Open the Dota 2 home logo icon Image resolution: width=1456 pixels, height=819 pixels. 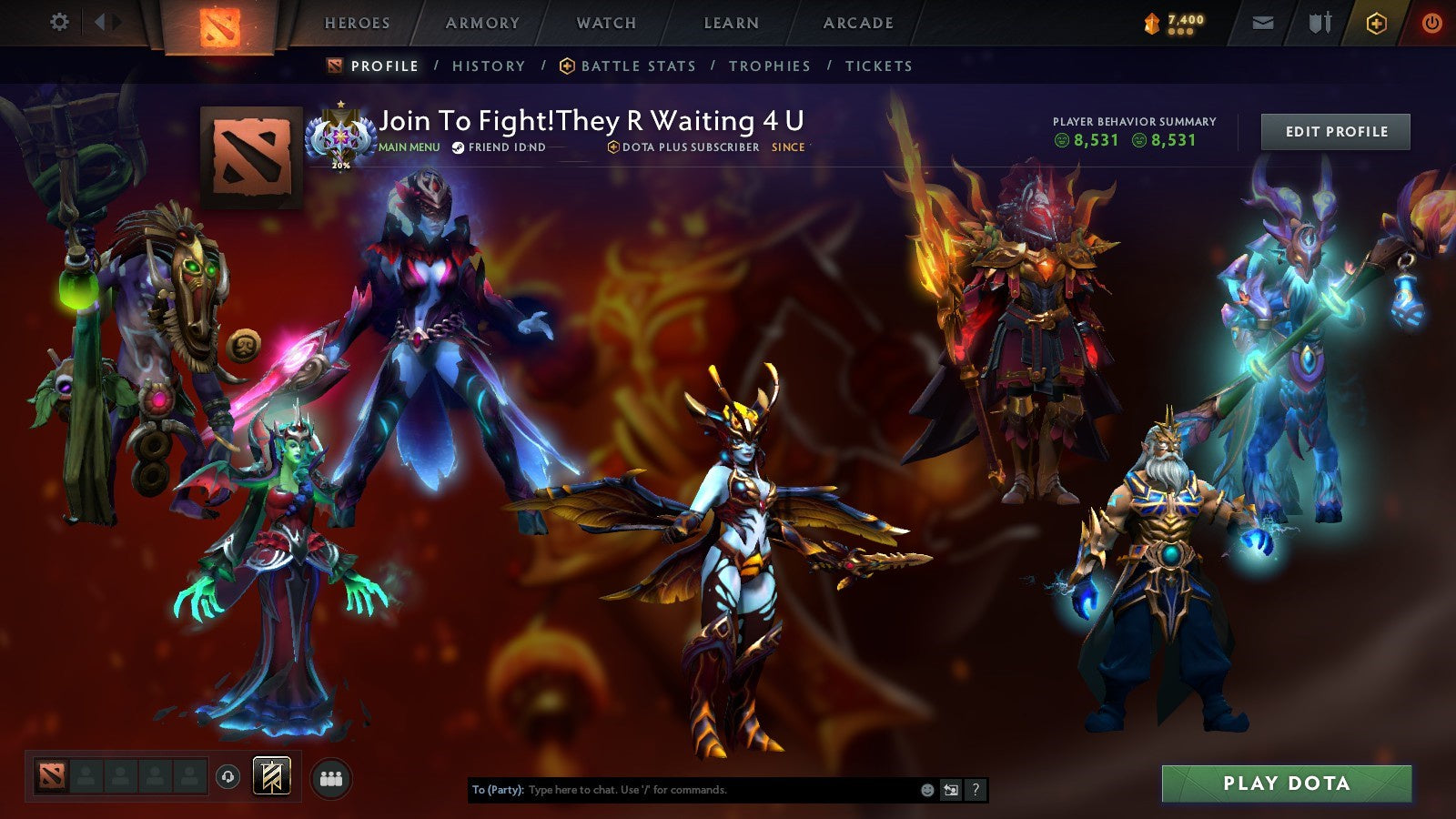click(x=221, y=25)
